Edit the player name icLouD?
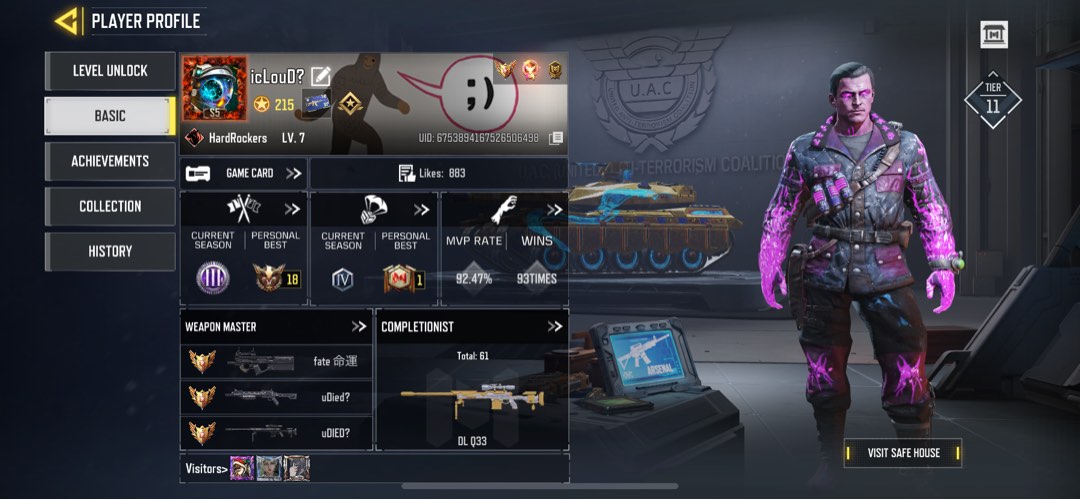The image size is (1080, 500). 321,76
